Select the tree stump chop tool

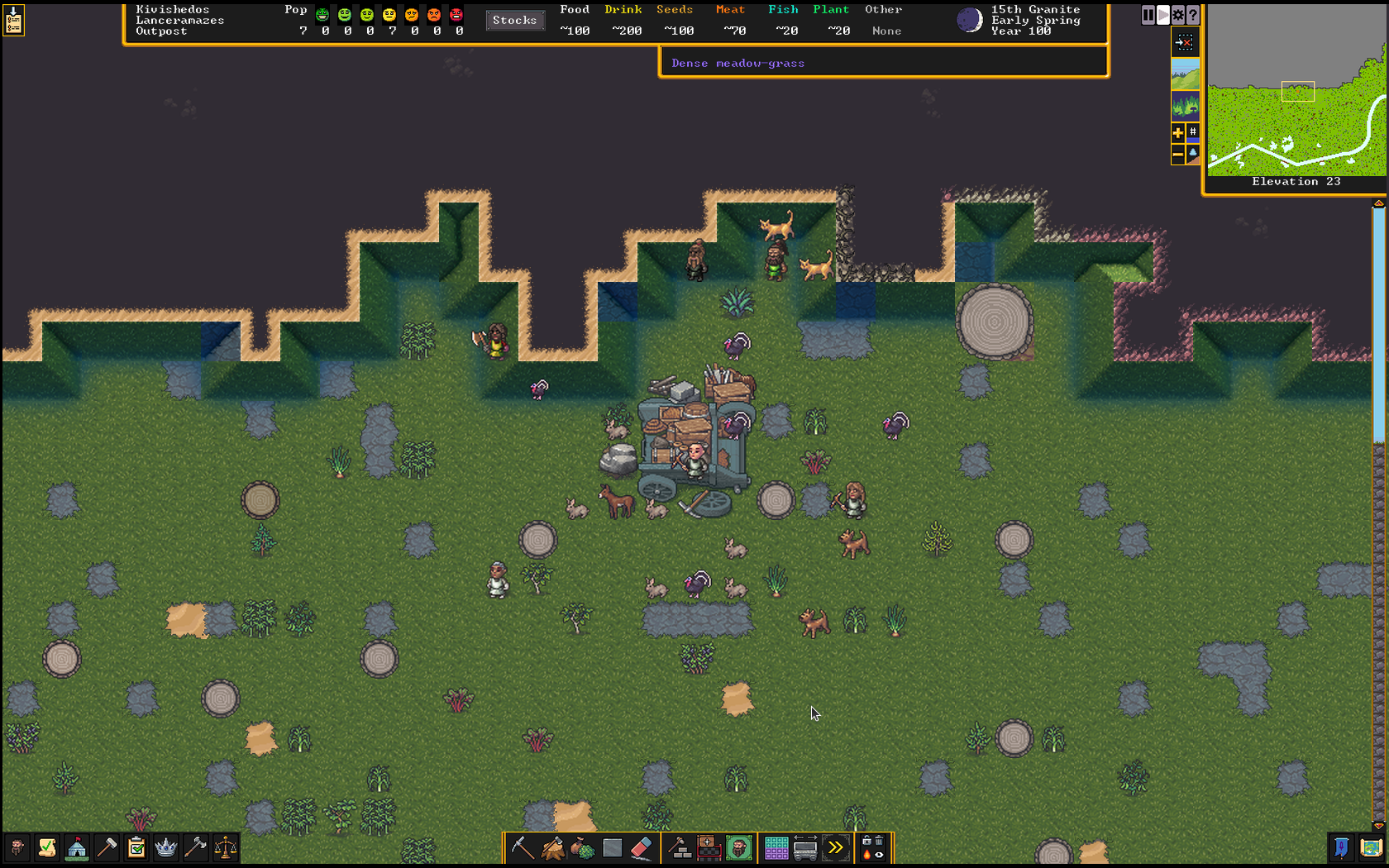pos(552,848)
